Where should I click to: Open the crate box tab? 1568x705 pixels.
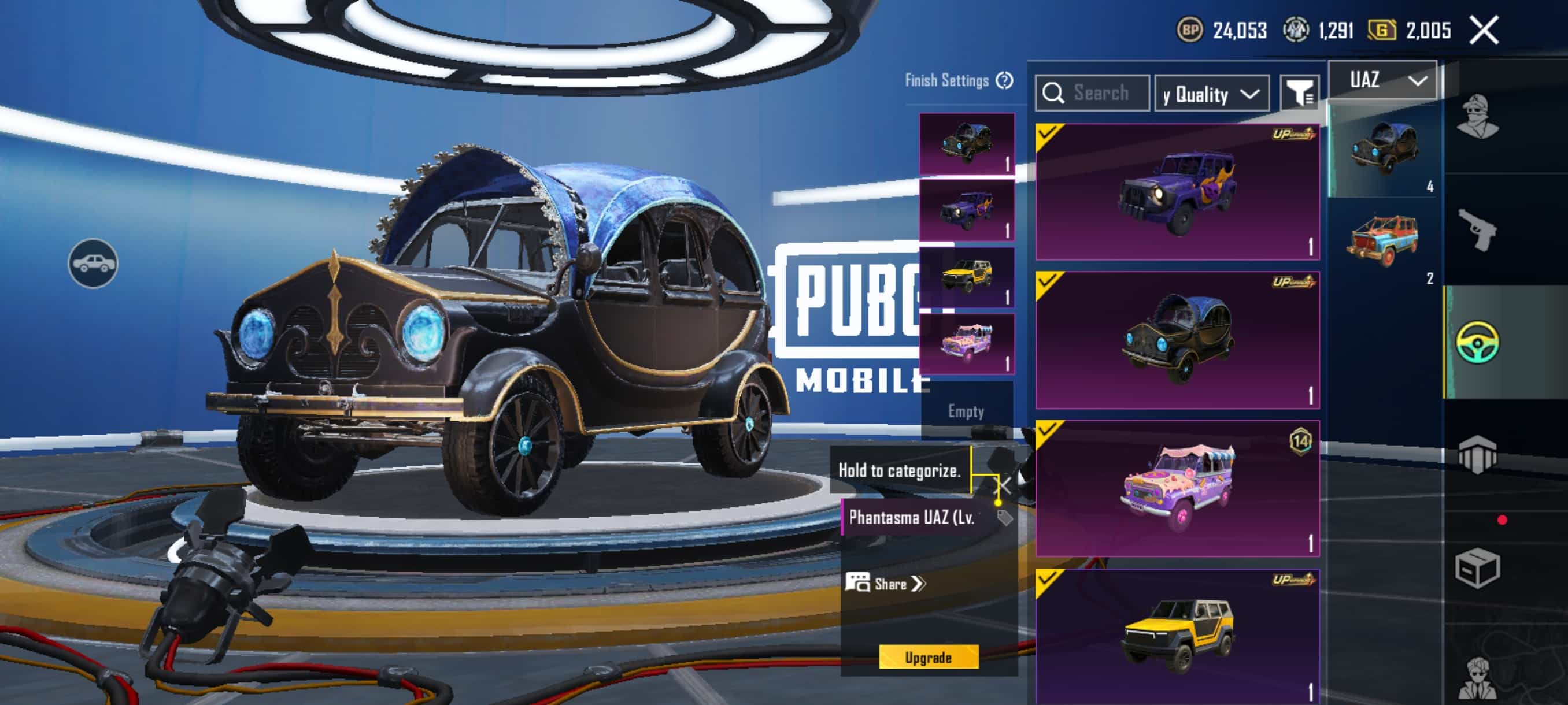[1477, 568]
